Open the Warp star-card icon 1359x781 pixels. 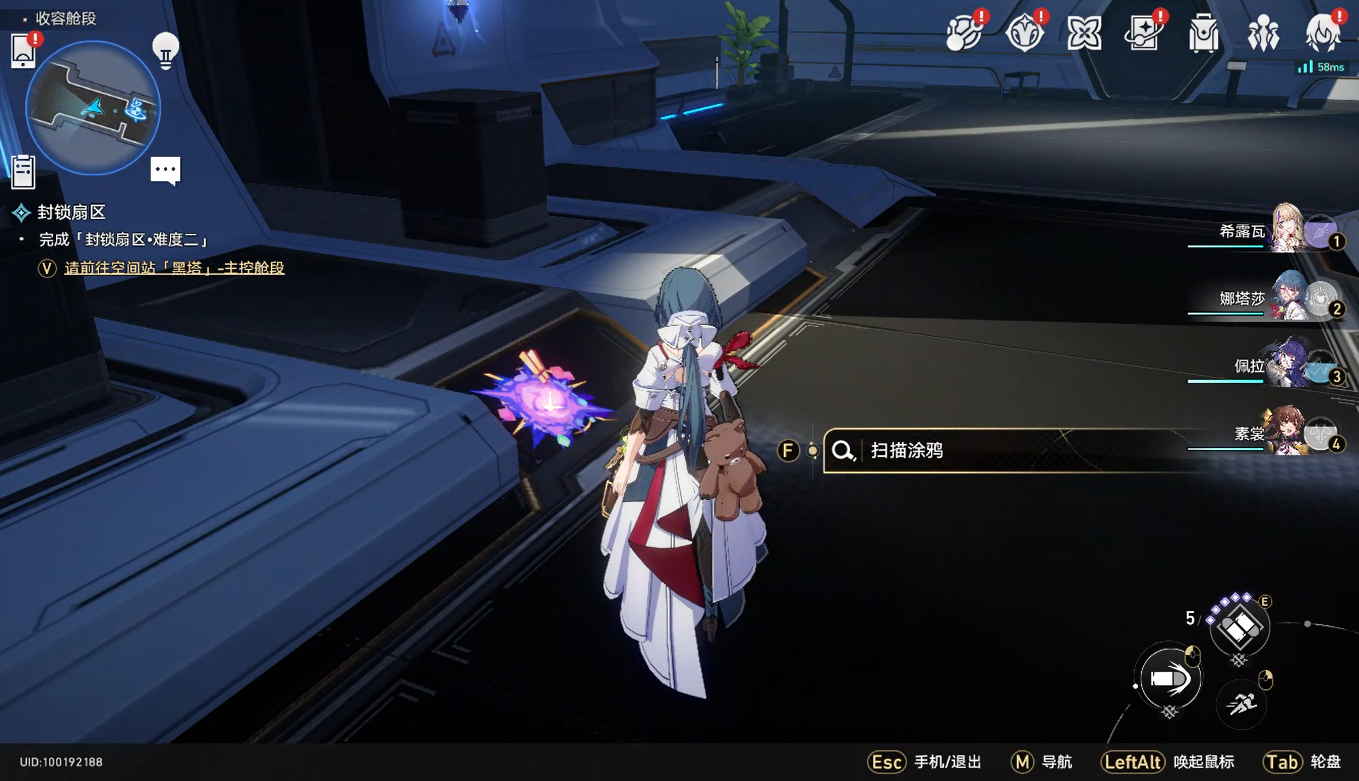pos(1143,34)
